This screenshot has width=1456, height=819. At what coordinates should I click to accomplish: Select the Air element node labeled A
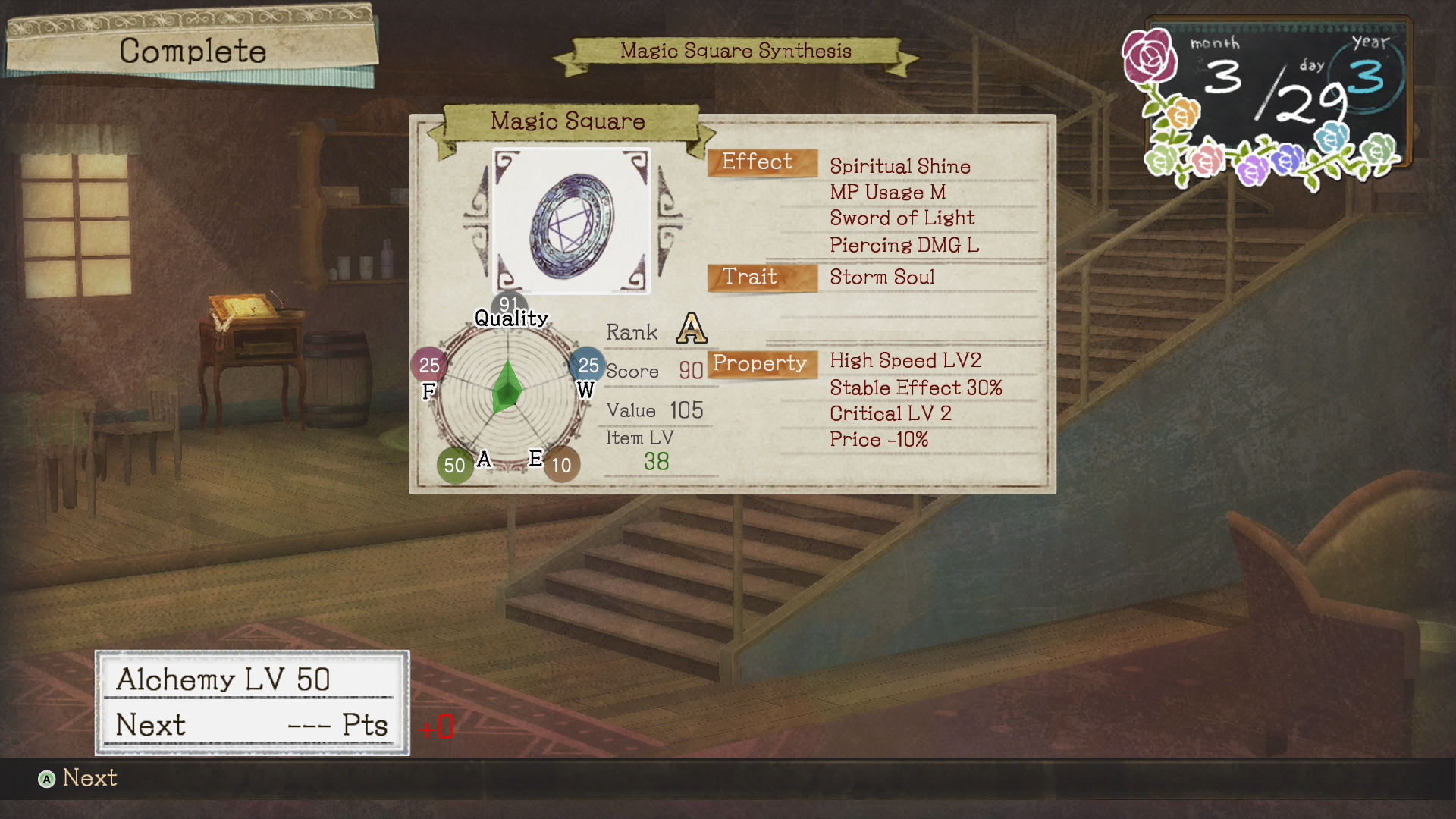point(454,465)
